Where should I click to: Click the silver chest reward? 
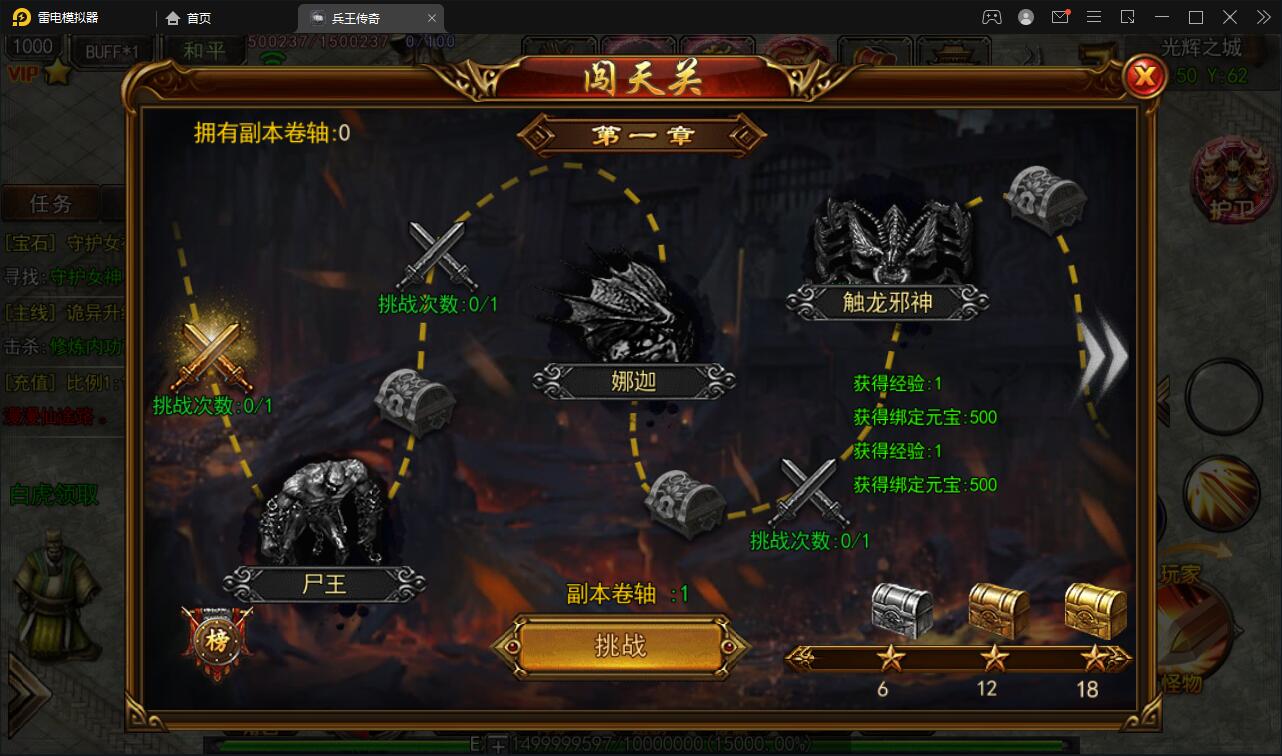[x=900, y=610]
